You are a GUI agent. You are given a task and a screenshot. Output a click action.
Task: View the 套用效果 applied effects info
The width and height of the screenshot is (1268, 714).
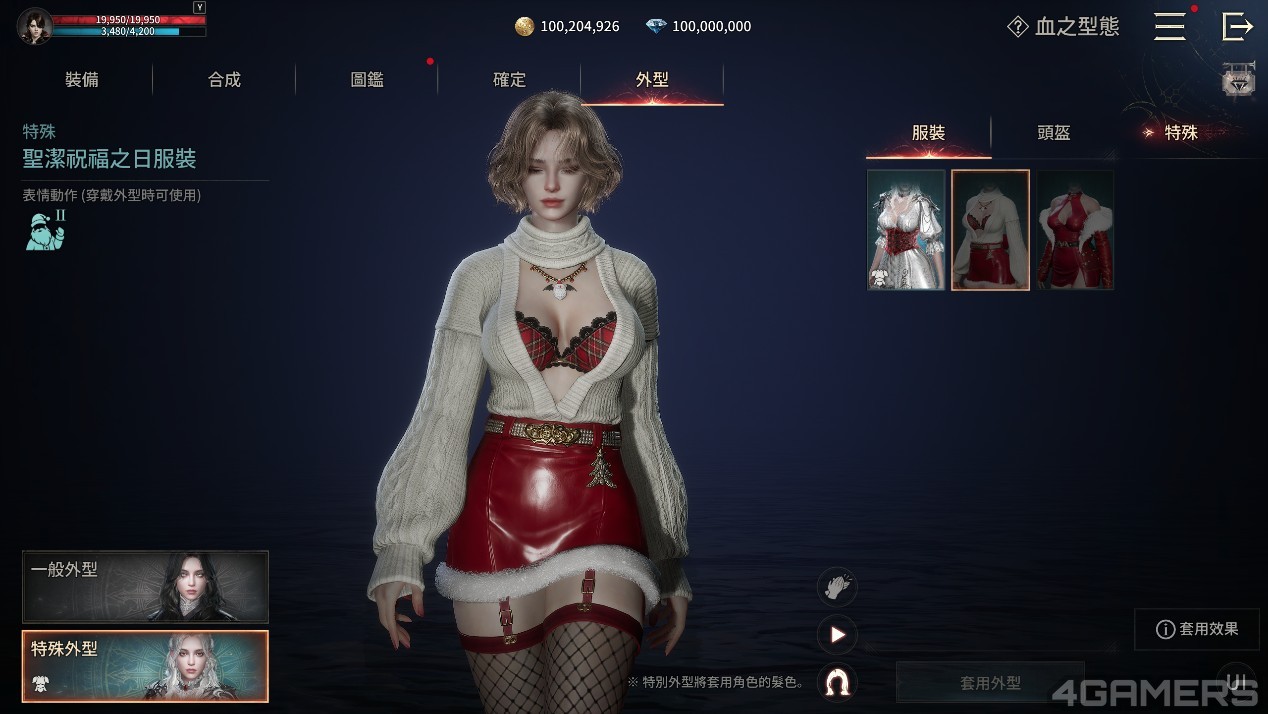(x=1197, y=629)
